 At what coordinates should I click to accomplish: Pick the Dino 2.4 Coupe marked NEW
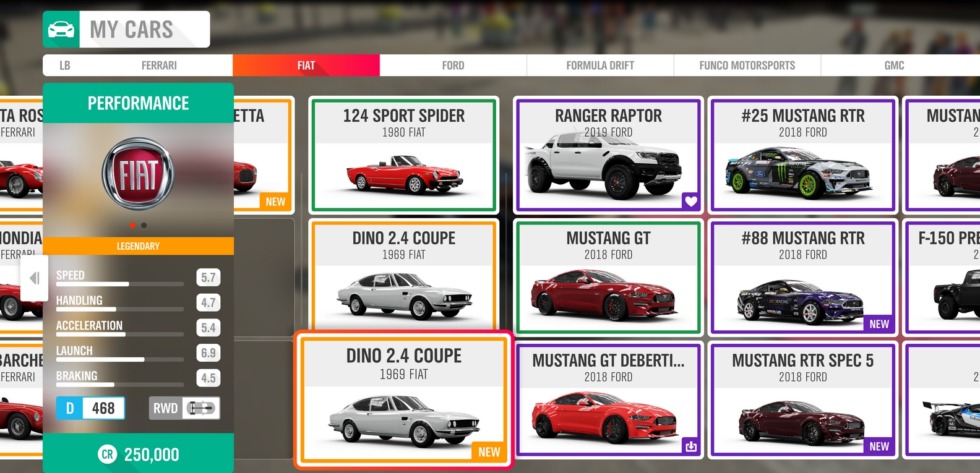pyautogui.click(x=403, y=400)
